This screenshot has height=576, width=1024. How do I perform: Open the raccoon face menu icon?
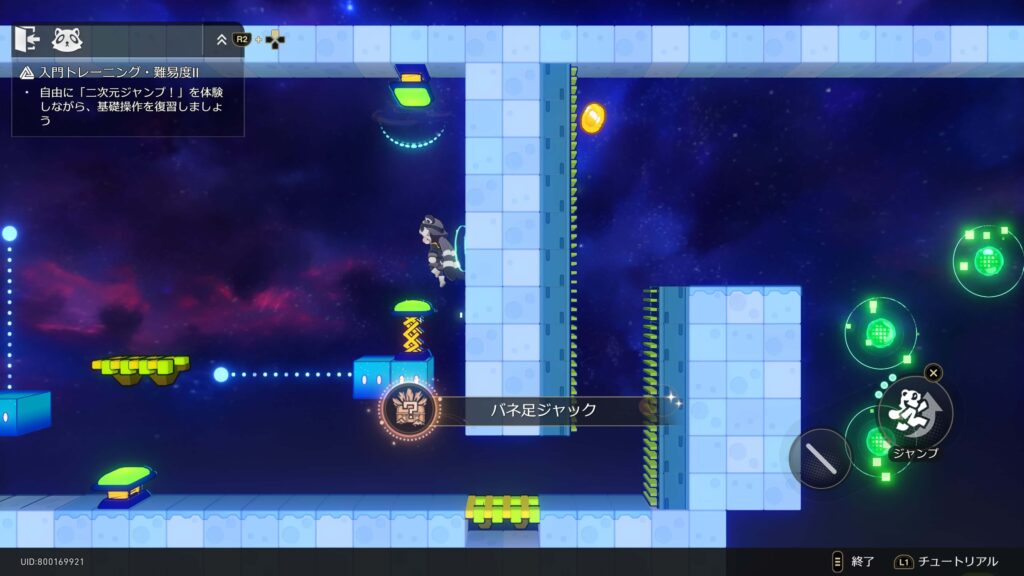click(67, 40)
